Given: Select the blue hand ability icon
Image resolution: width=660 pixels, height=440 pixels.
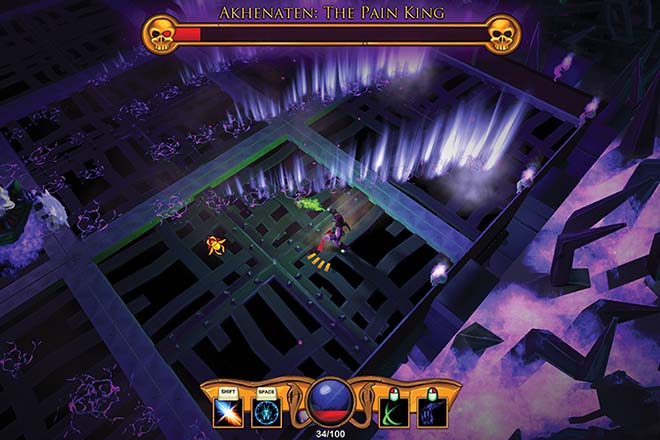Looking at the screenshot, I should [432, 412].
